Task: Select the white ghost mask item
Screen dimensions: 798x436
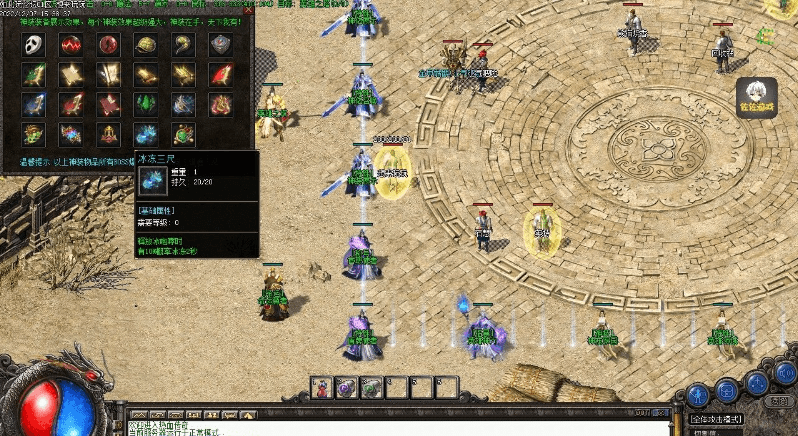Action: 34,45
